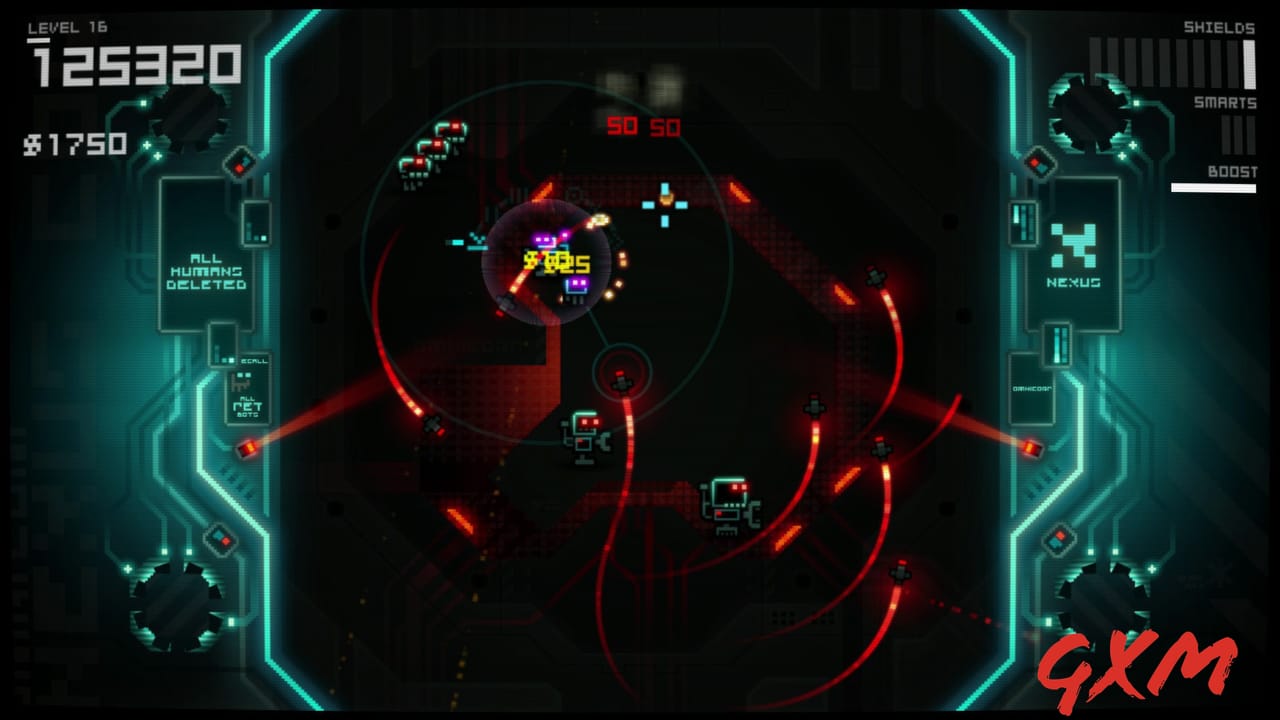Click the gear cog emblem in the bottom-right corner

(1095, 600)
